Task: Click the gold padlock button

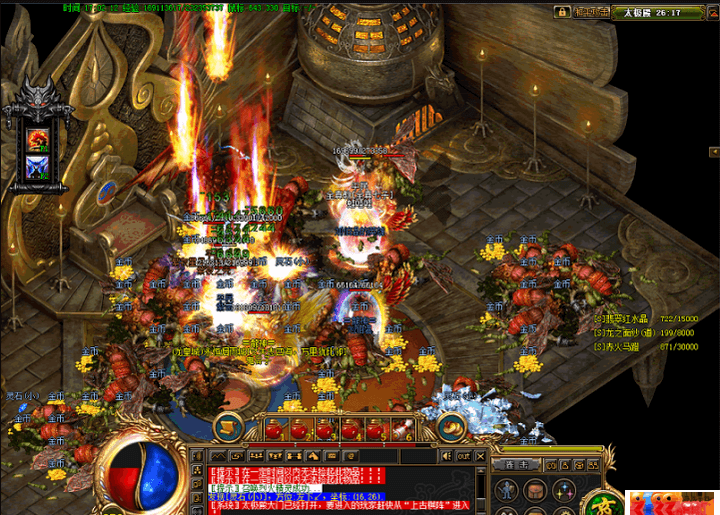Action: (560, 12)
